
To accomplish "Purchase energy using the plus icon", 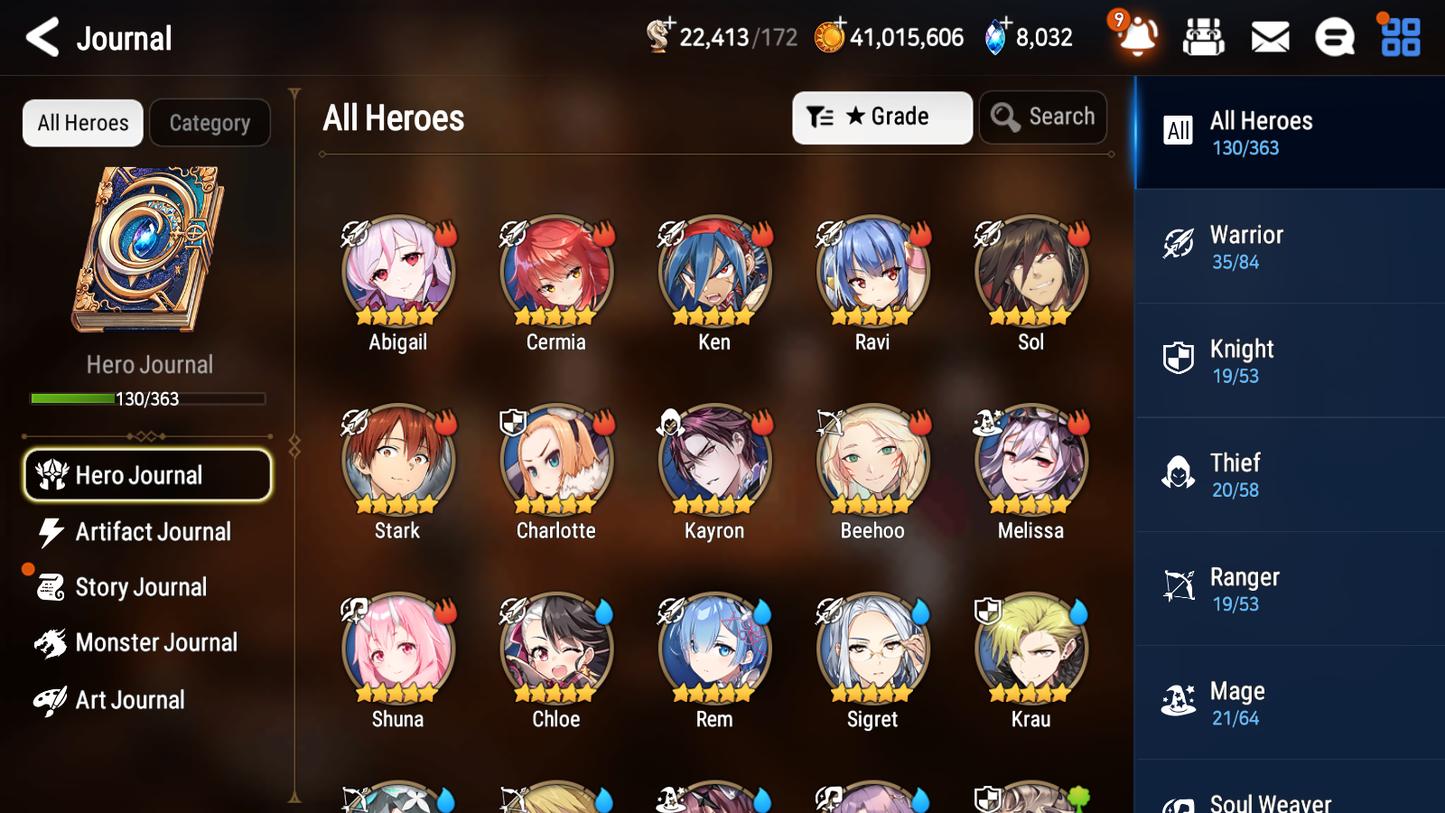I will click(x=672, y=24).
